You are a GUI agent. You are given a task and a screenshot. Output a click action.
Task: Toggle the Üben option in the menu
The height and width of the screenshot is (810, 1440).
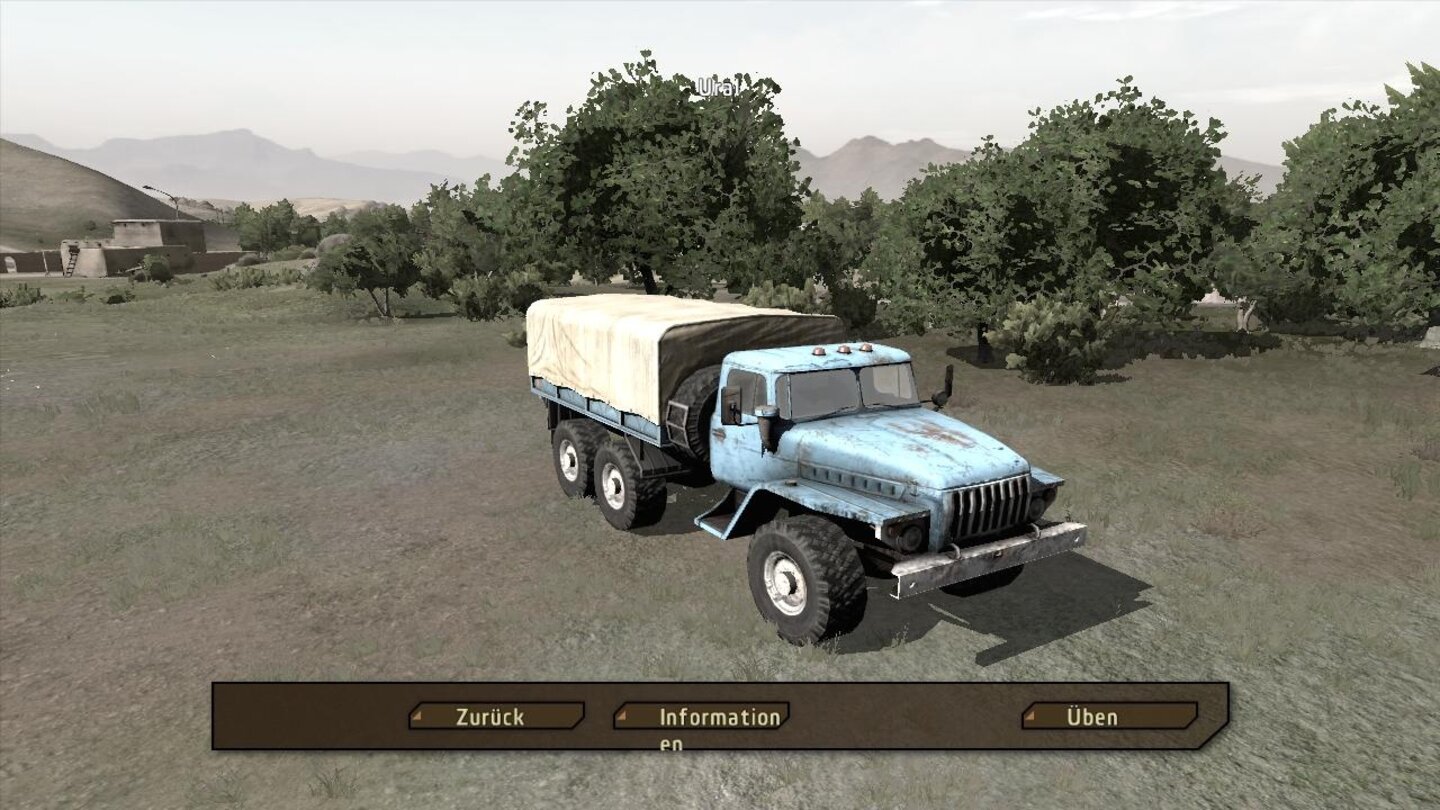click(x=1085, y=717)
